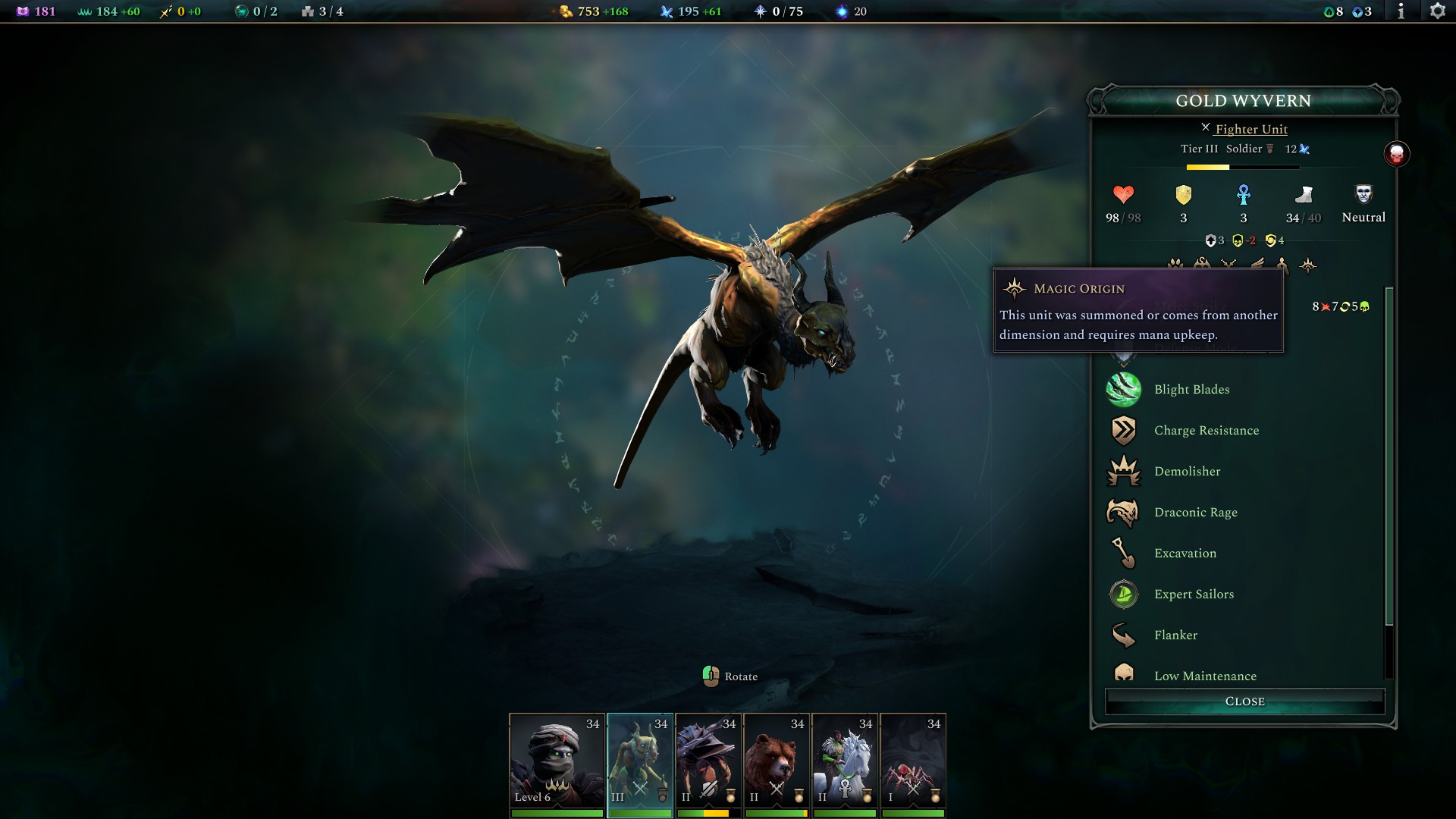This screenshot has height=819, width=1456.
Task: Click the Neutral alignment mask icon
Action: point(1363,196)
